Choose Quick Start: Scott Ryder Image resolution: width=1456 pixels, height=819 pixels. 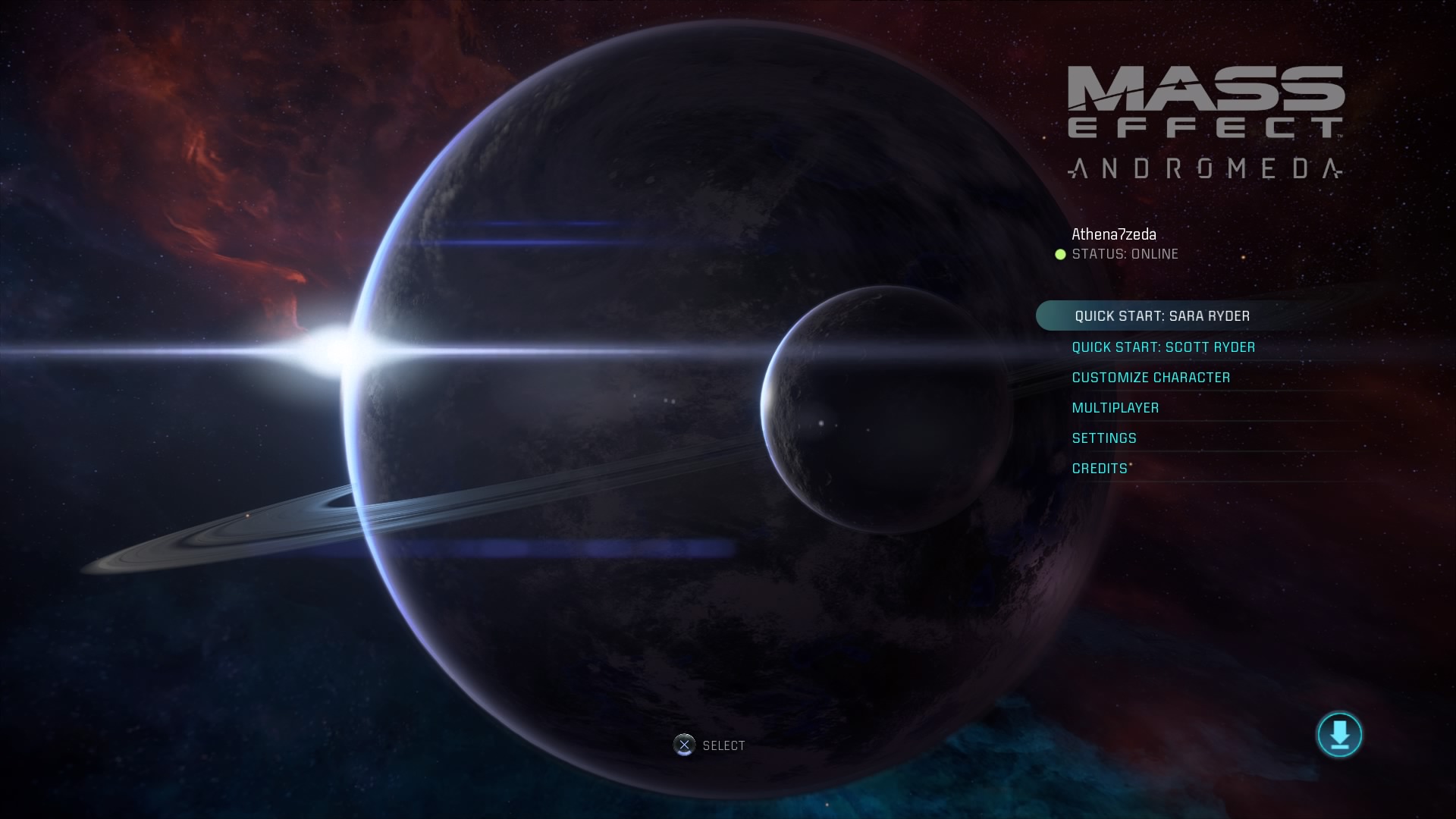(x=1163, y=347)
